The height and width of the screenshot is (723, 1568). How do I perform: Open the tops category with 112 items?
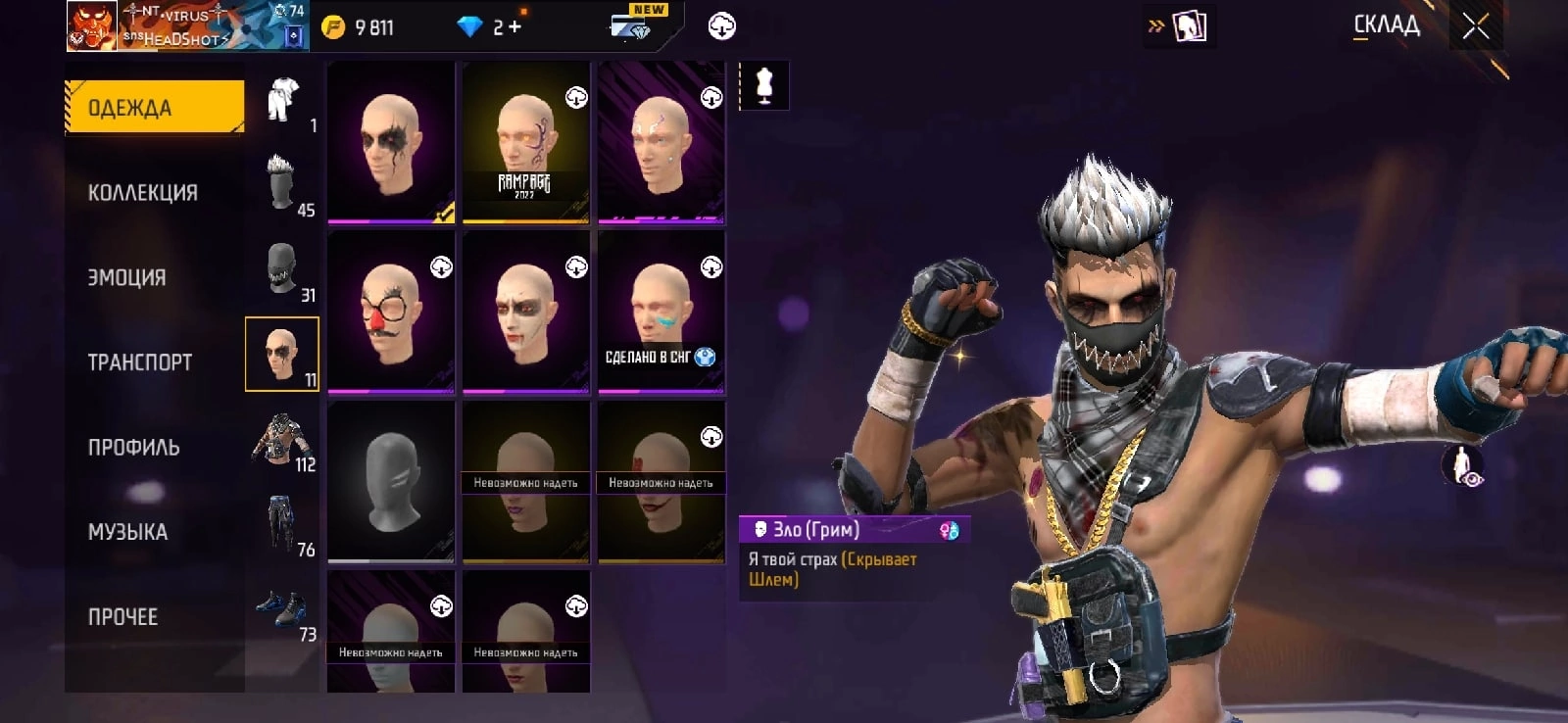point(282,439)
